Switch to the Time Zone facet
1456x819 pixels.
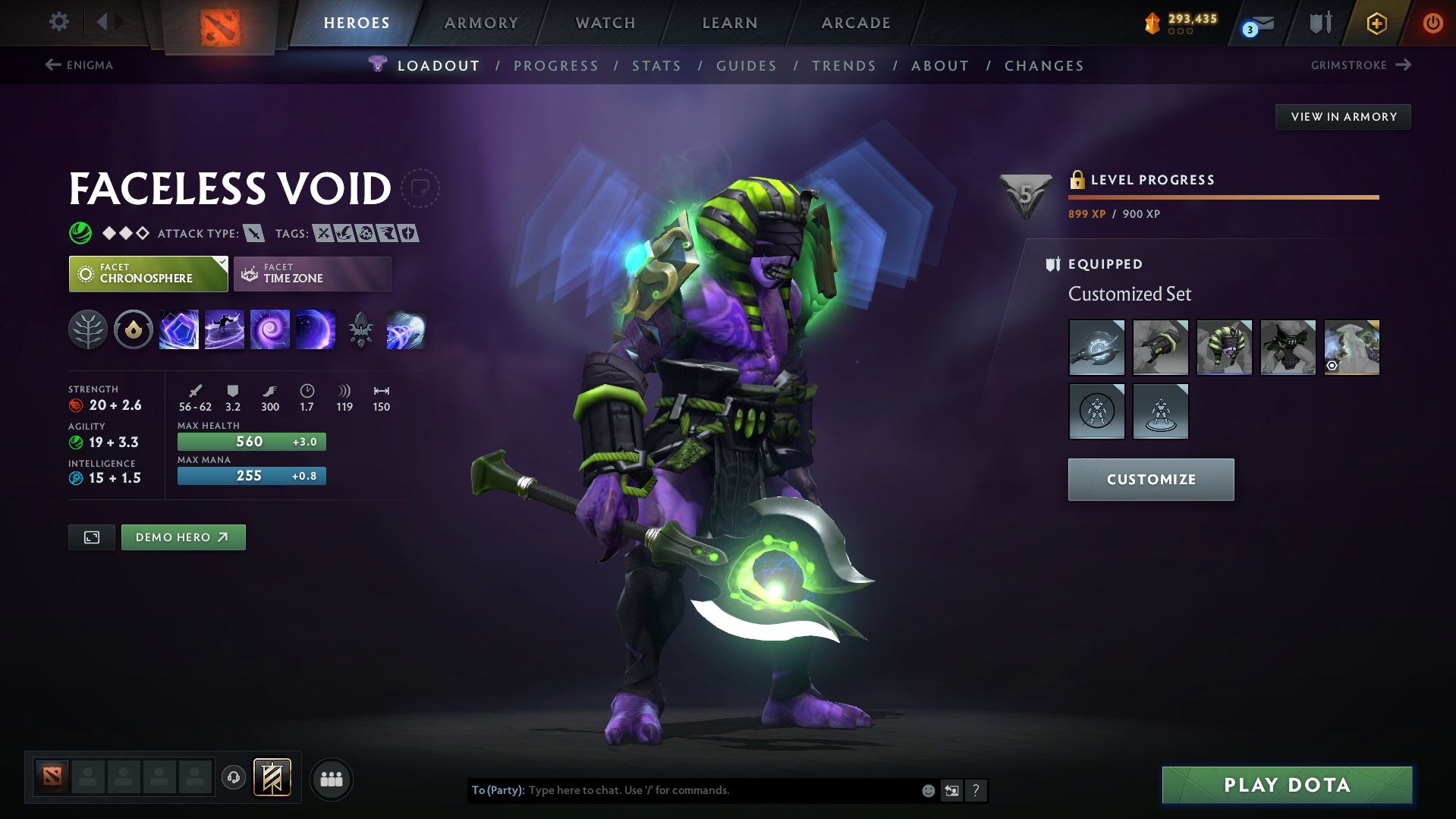[312, 273]
